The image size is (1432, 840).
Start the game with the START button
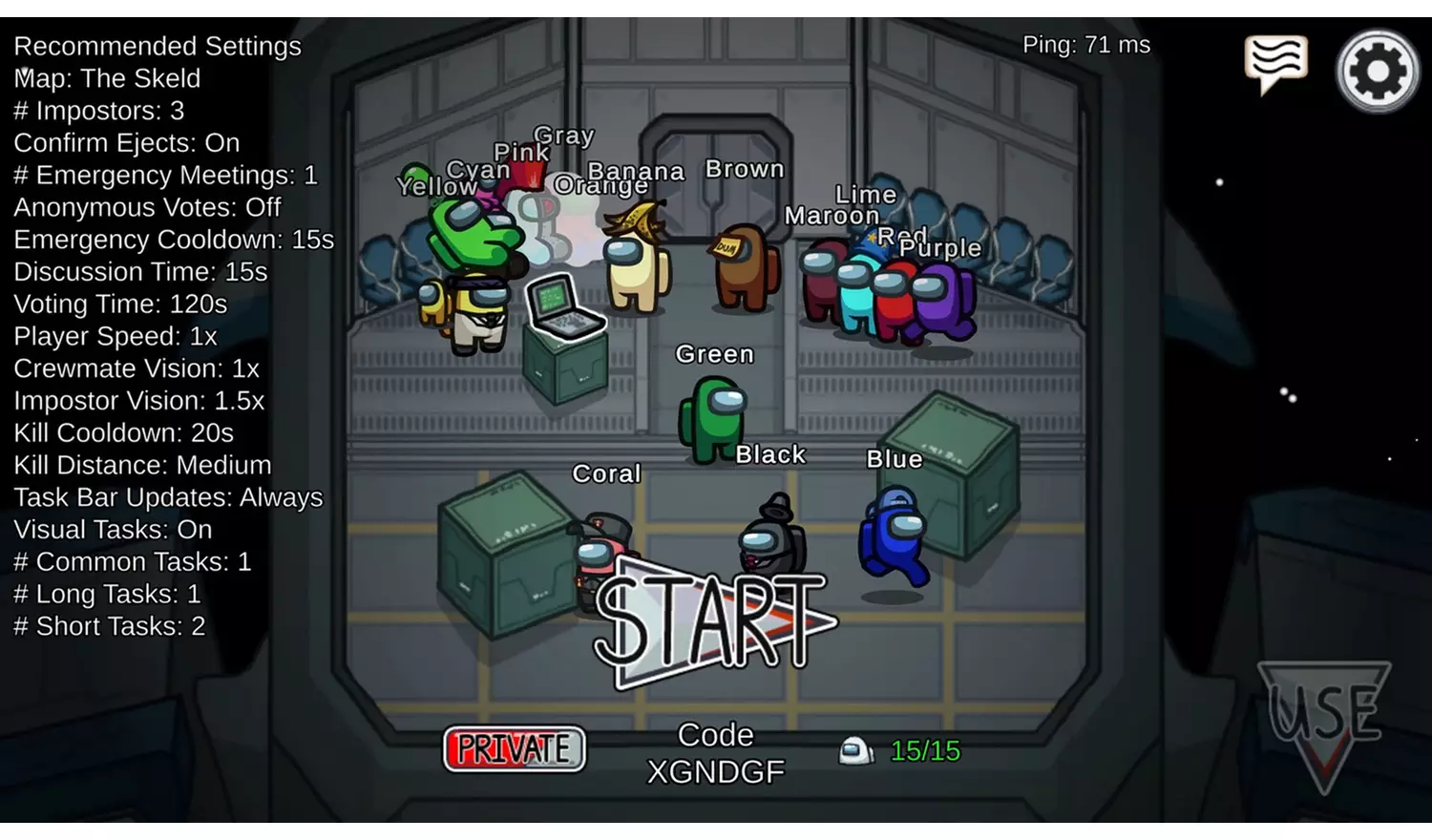[711, 622]
